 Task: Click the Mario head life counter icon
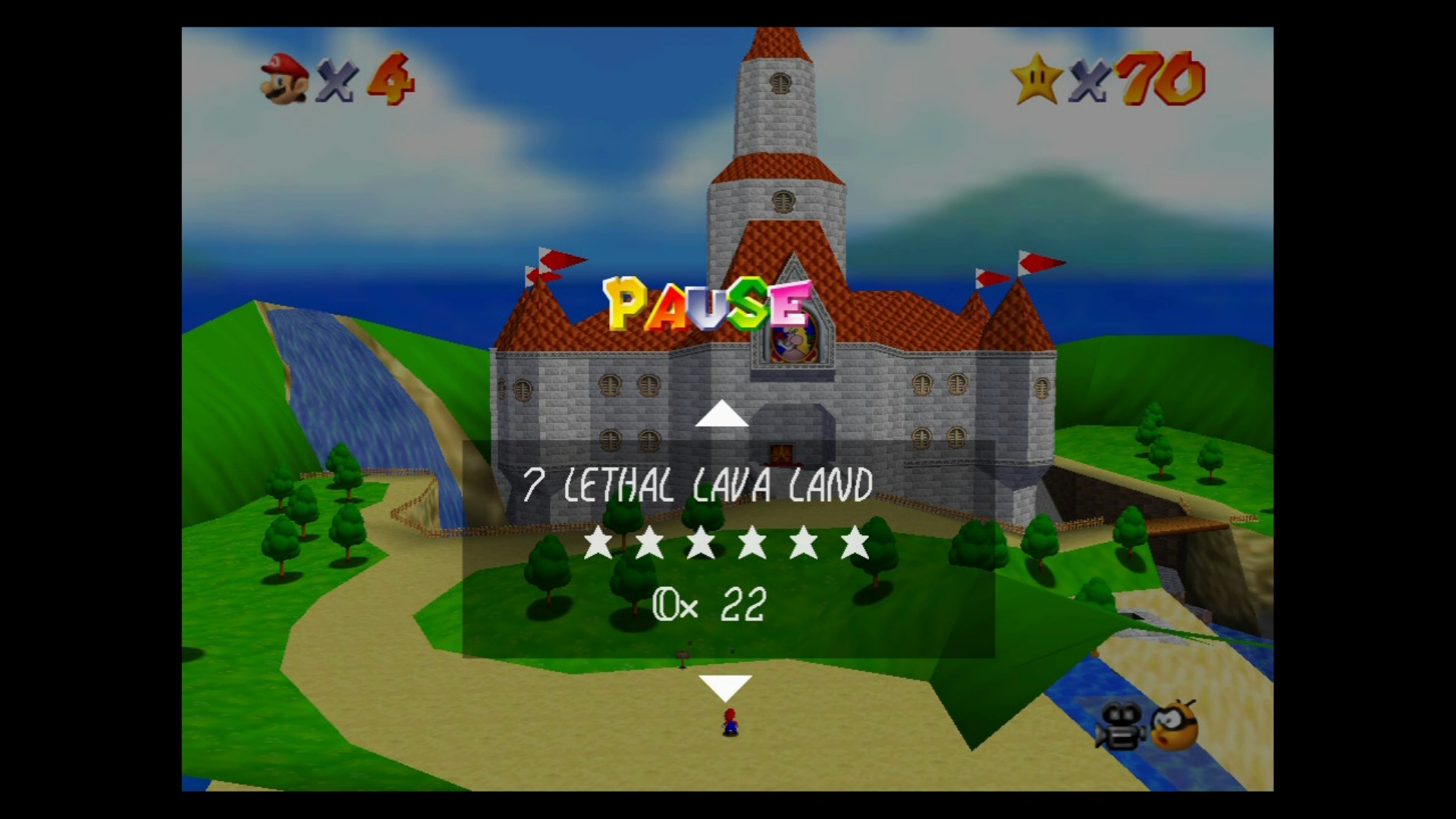284,78
